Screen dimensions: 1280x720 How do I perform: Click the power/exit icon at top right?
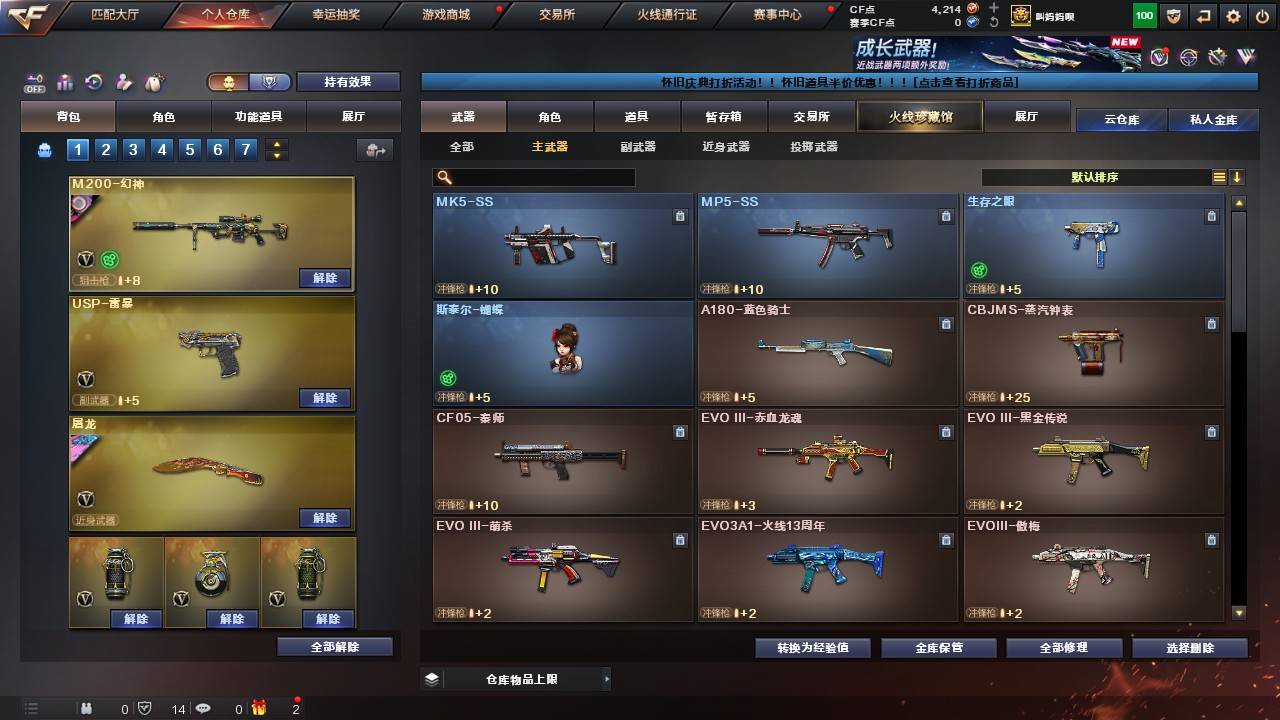tap(1262, 15)
